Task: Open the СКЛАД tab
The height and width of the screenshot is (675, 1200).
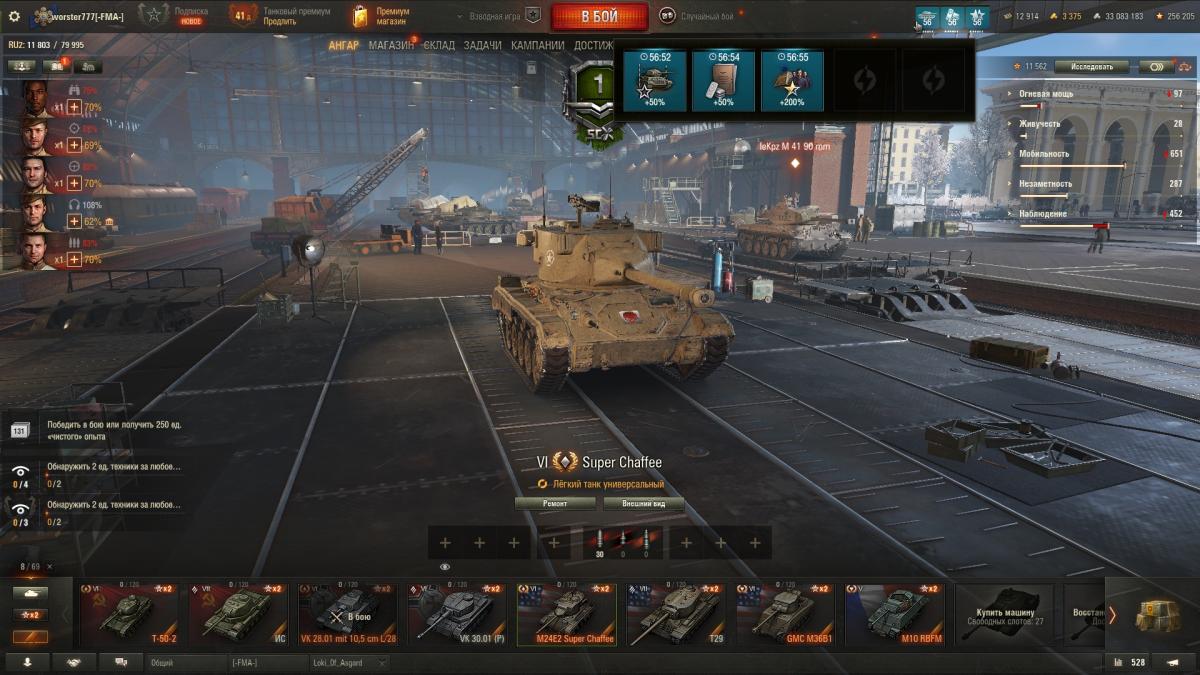Action: (439, 46)
